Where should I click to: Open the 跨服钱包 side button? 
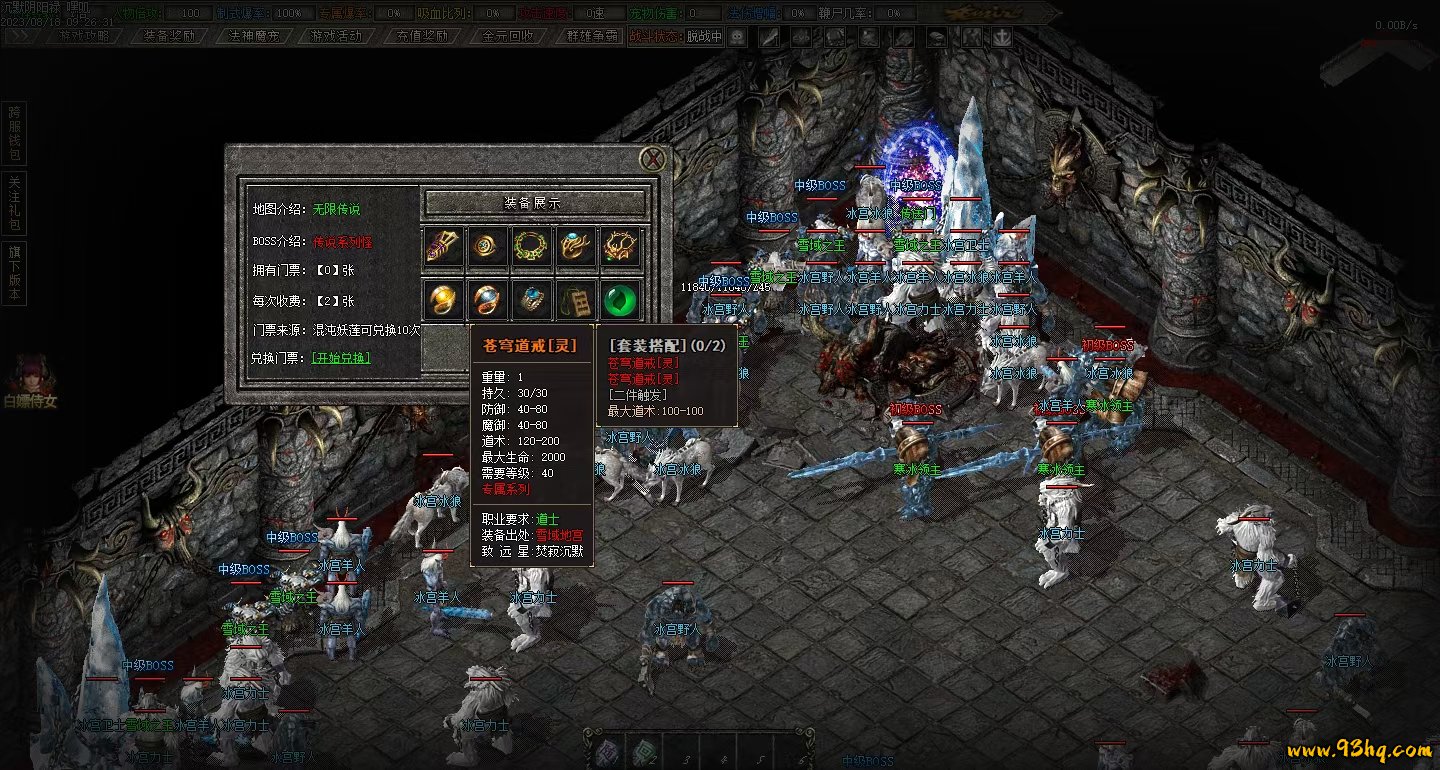pos(14,132)
